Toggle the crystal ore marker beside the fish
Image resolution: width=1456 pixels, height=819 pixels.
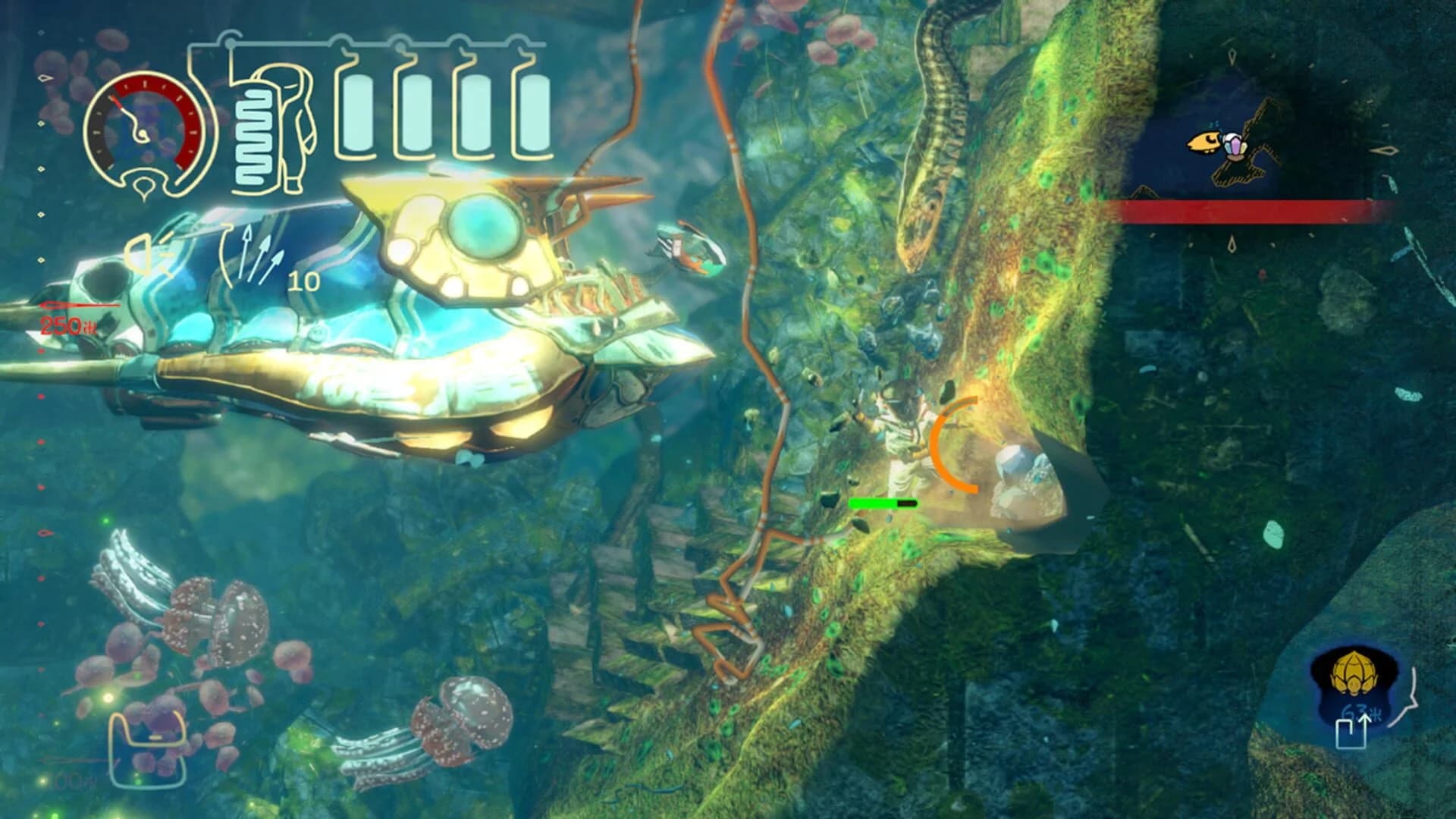[1235, 146]
